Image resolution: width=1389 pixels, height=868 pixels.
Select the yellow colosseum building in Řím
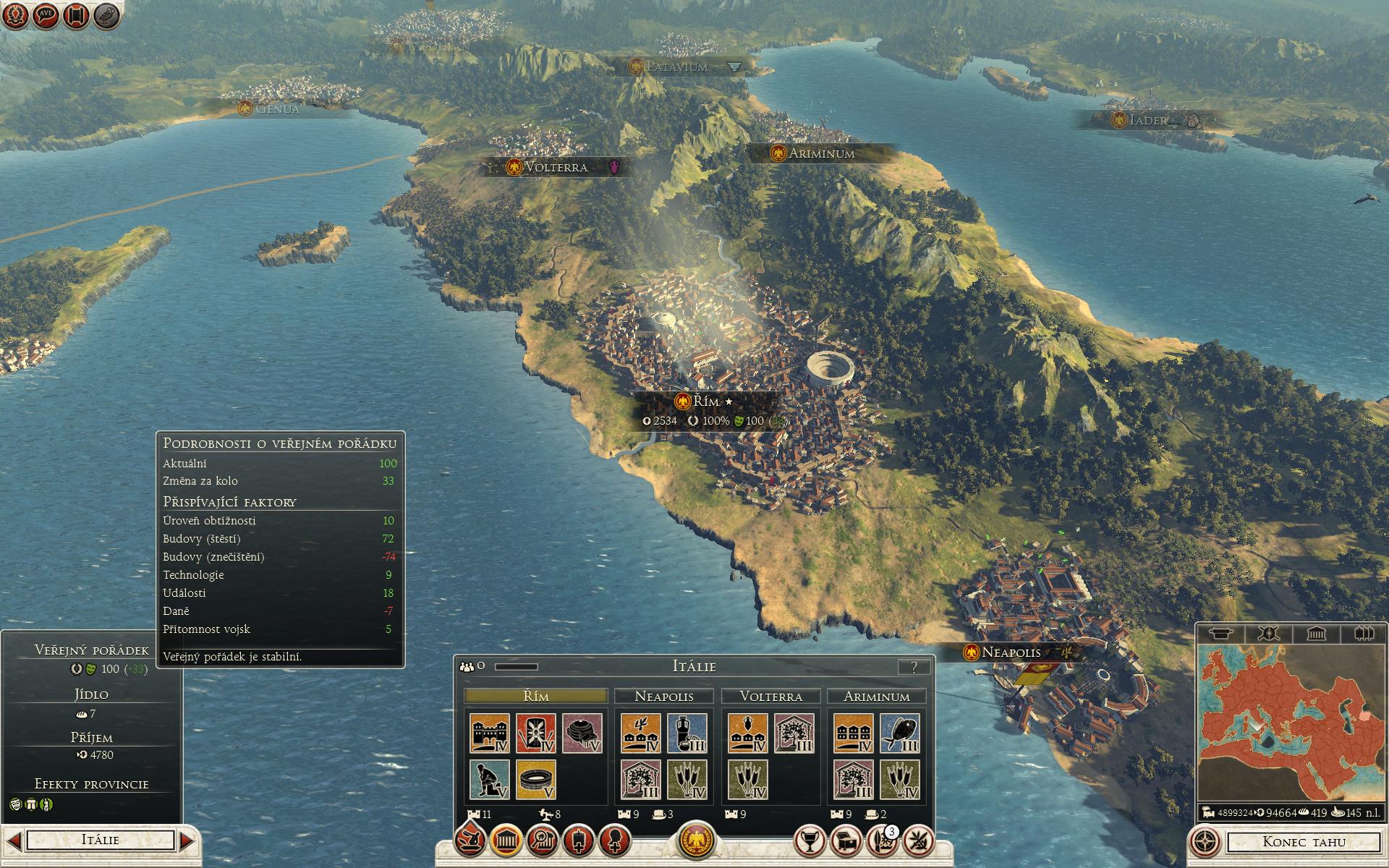pyautogui.click(x=536, y=779)
